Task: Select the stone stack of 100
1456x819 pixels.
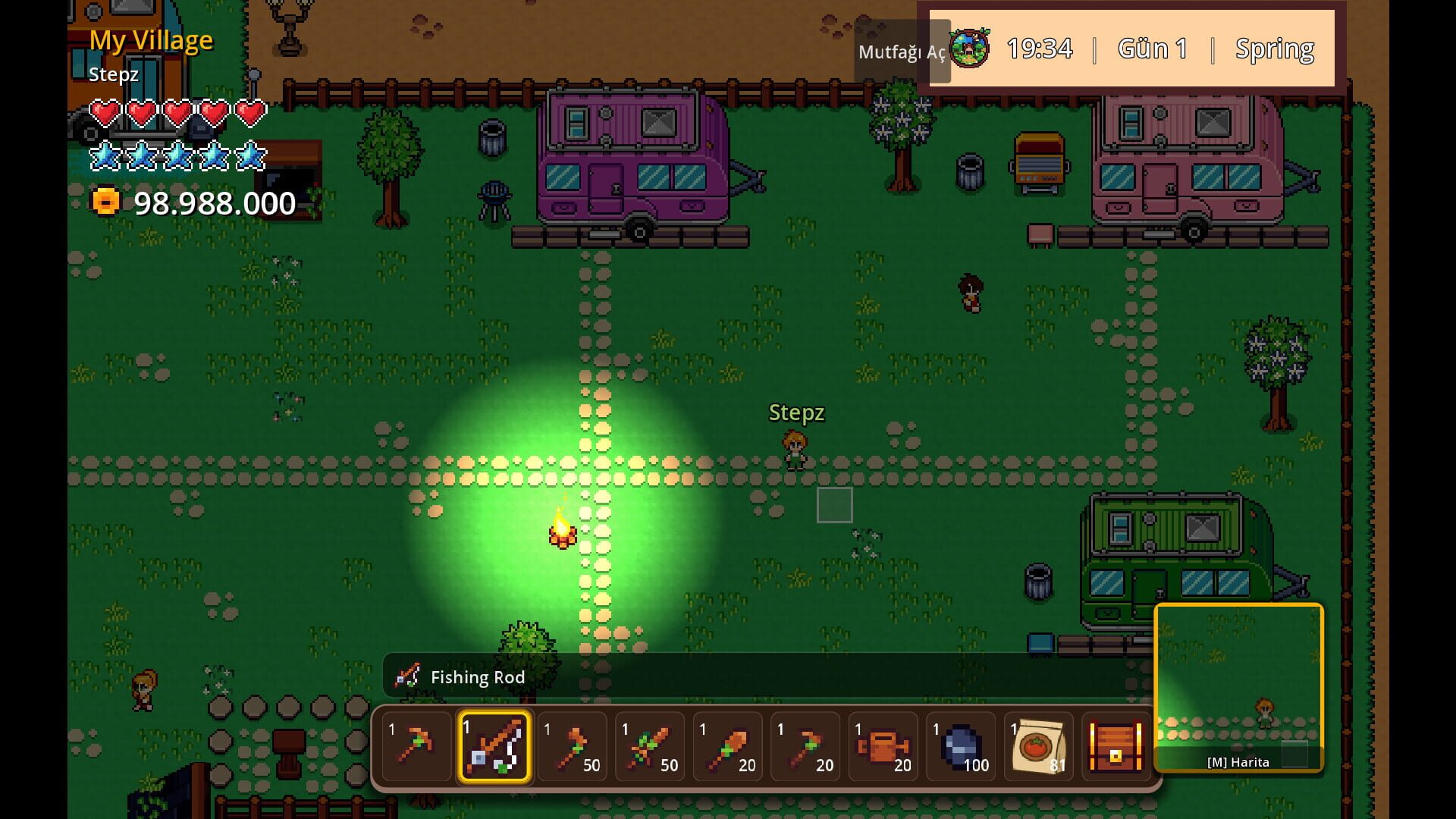Action: 962,747
